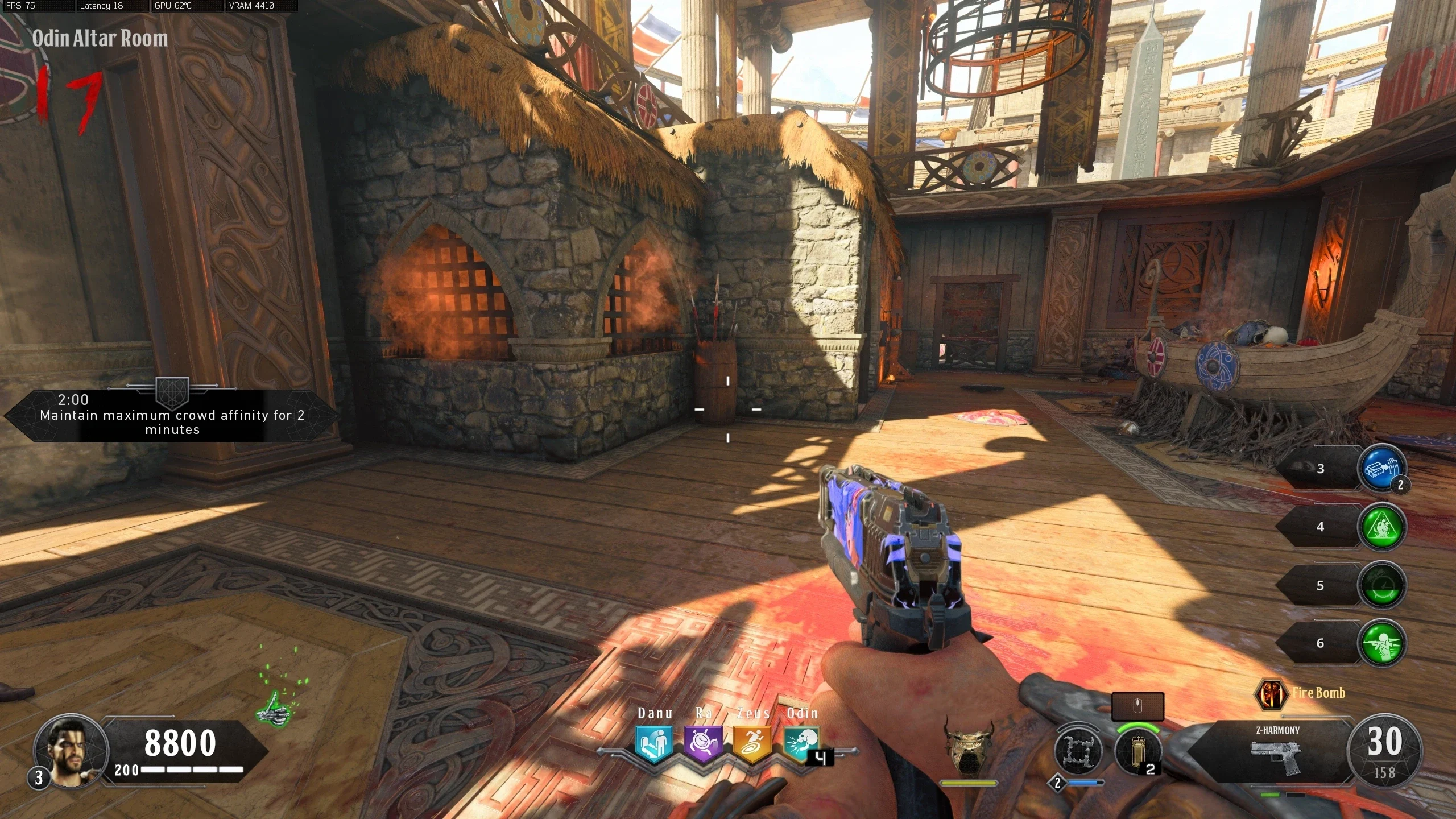Select the golden canister equipment icon
The width and height of the screenshot is (1456, 819).
pos(1137,751)
